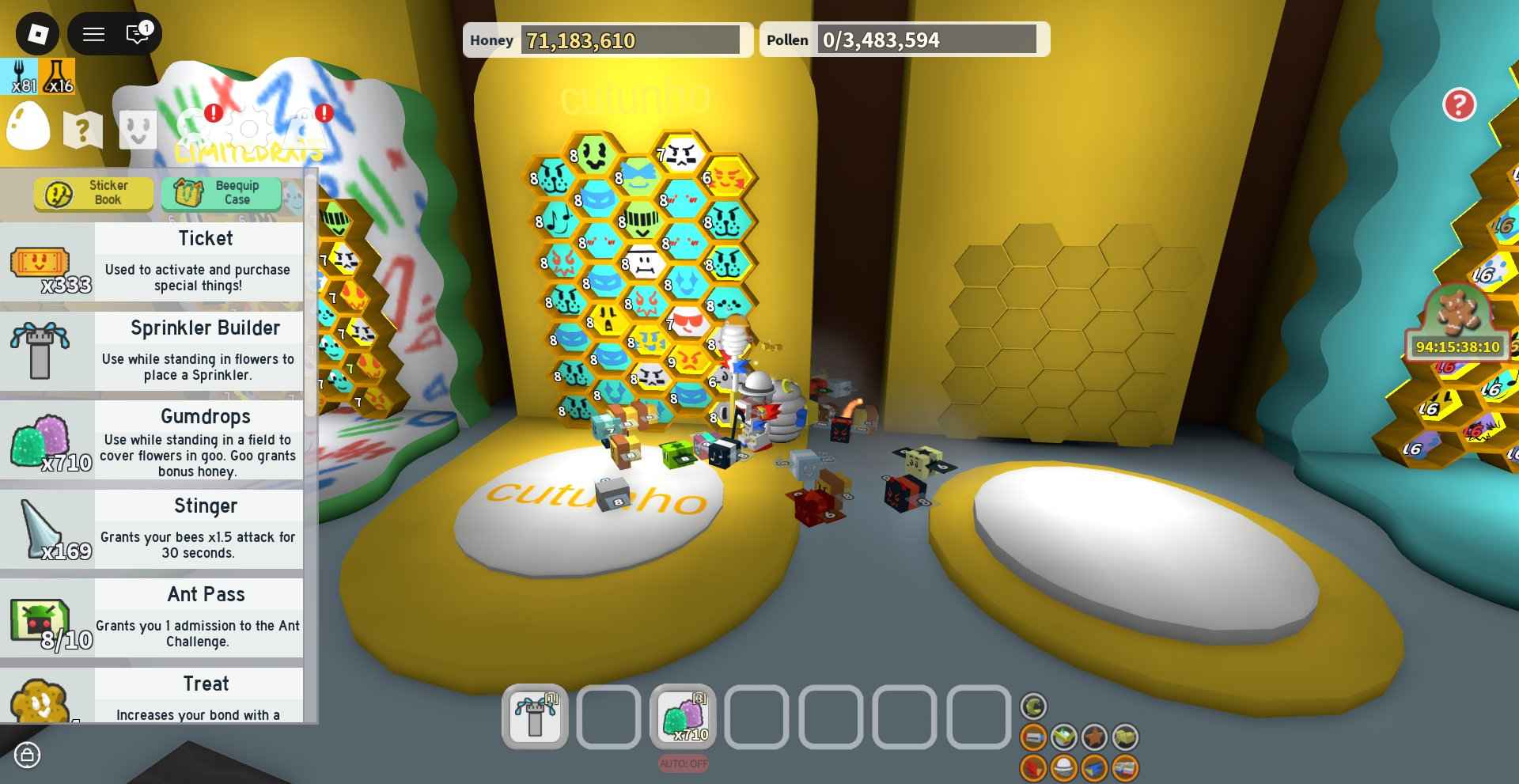
Task: Select Gumdrops in the hotbar
Action: click(x=682, y=716)
